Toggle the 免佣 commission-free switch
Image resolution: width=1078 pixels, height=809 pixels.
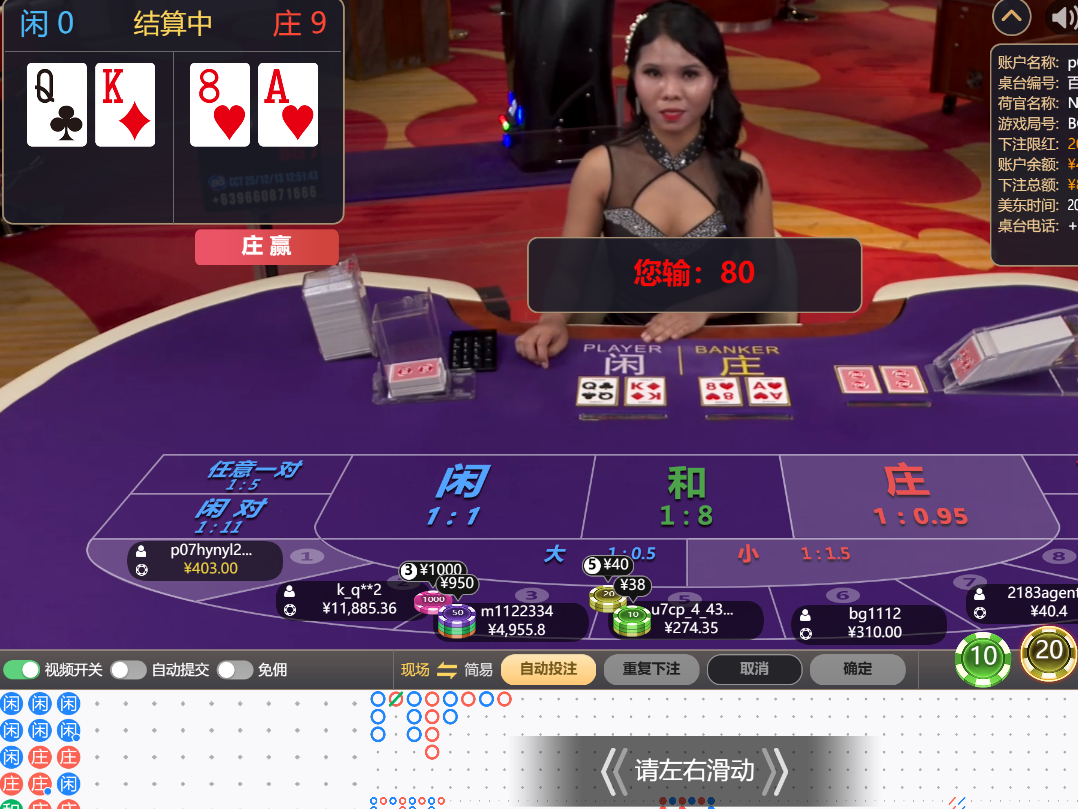[x=234, y=669]
